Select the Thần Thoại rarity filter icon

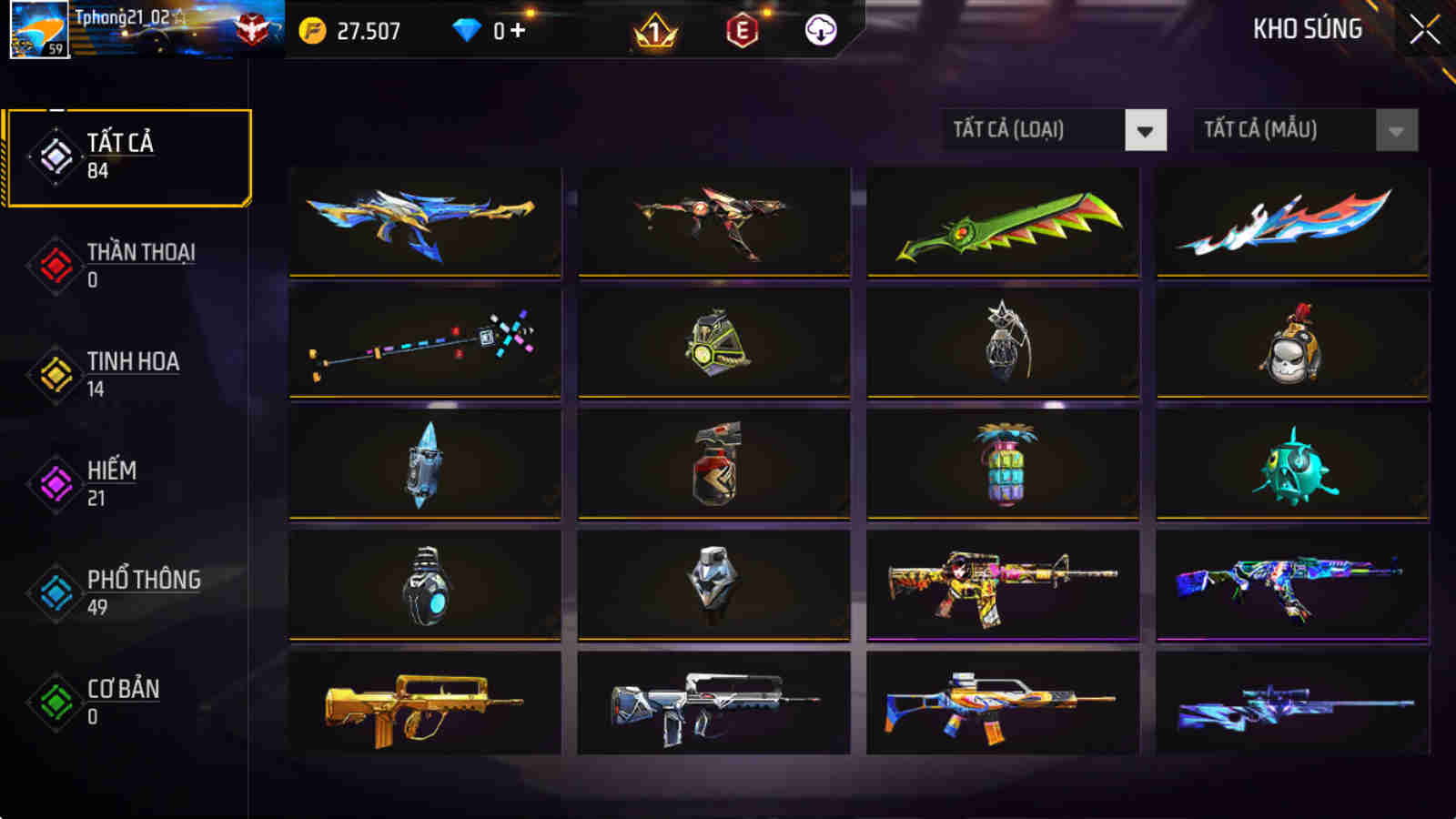tap(56, 264)
